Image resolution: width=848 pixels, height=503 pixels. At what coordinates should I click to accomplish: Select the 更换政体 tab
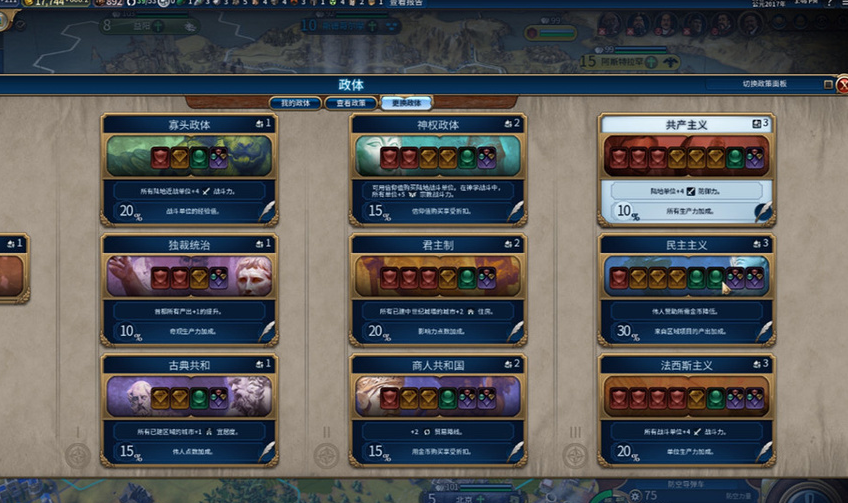coord(406,103)
